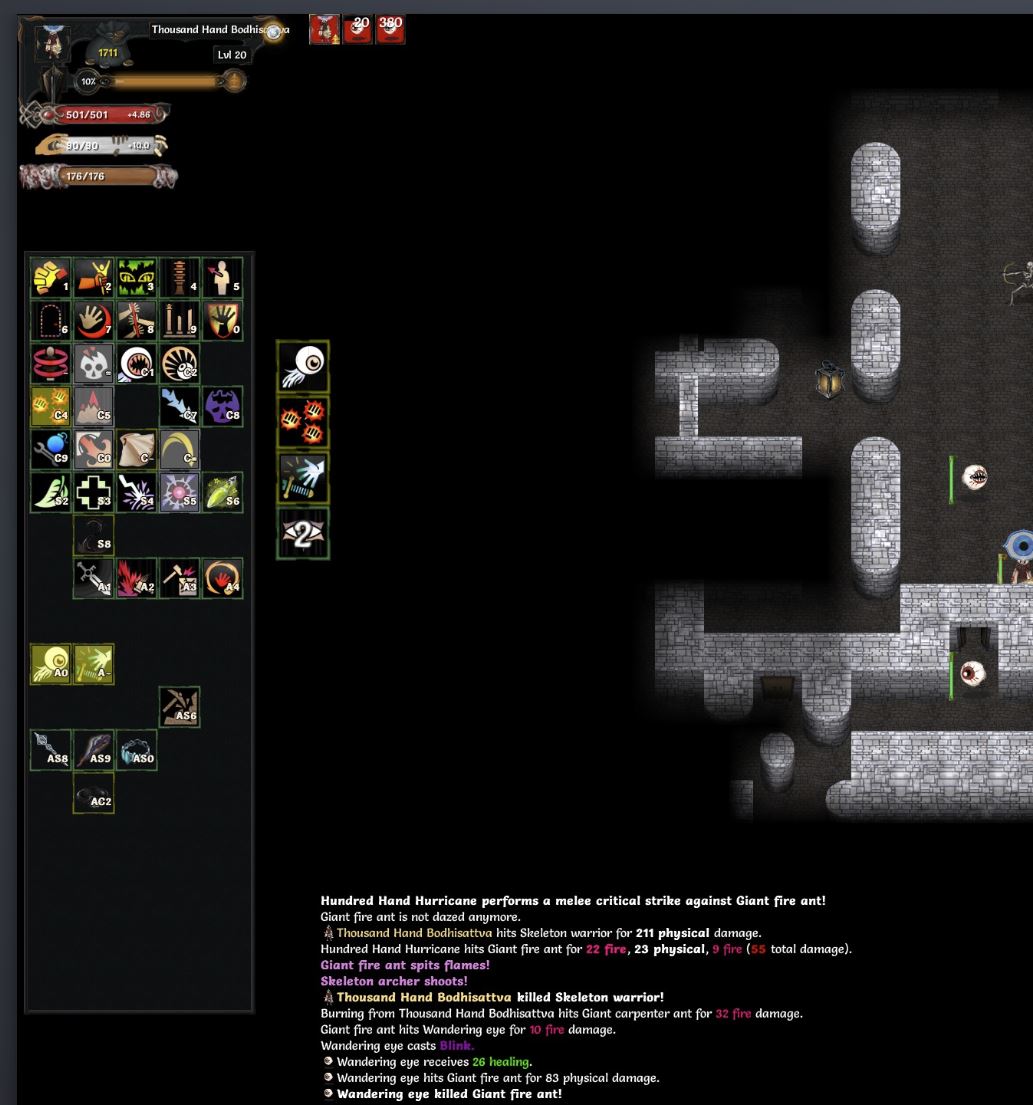
Task: Click the number 2 winged badge icon
Action: tap(303, 534)
